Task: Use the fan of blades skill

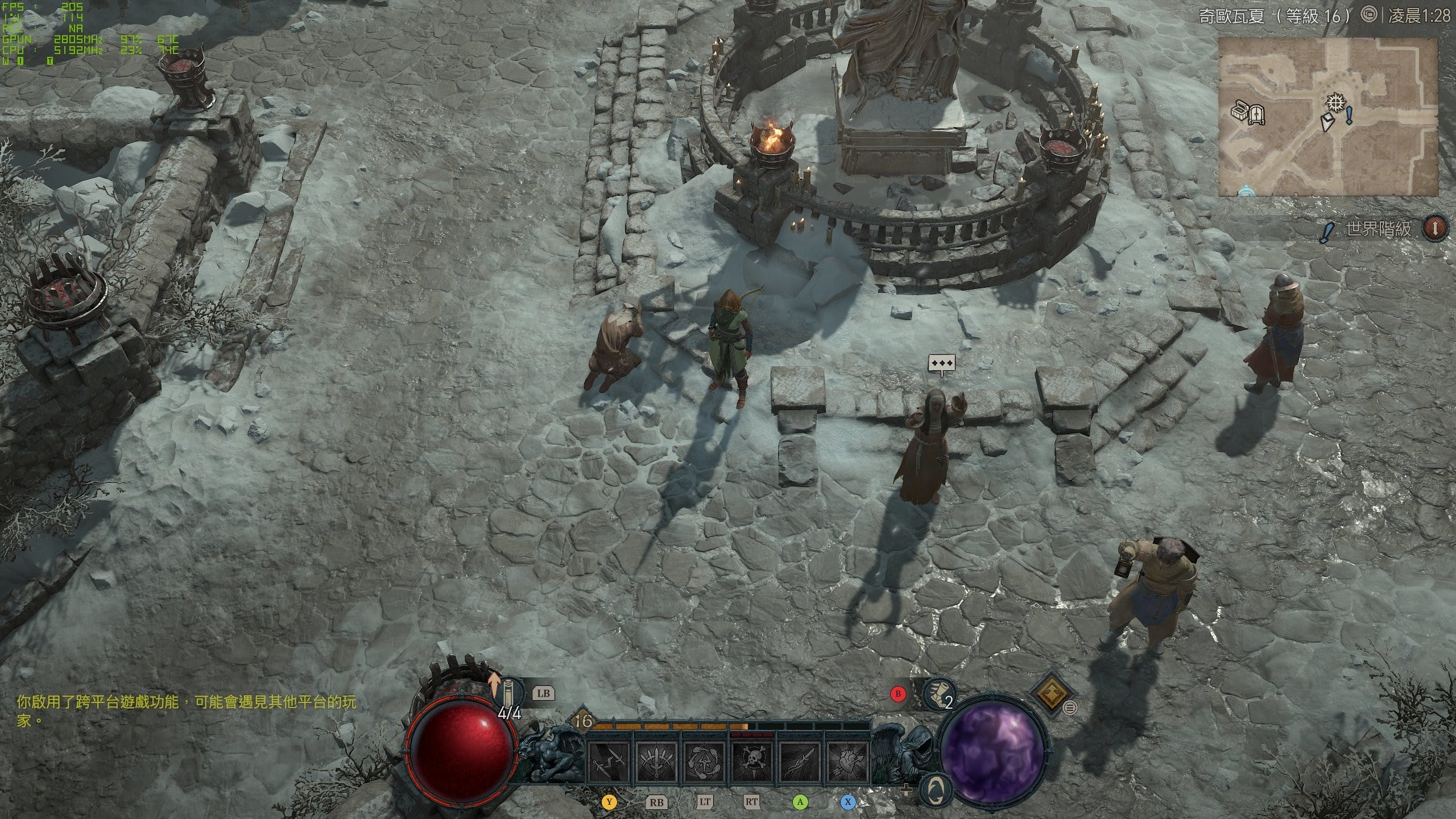Action: tap(657, 762)
